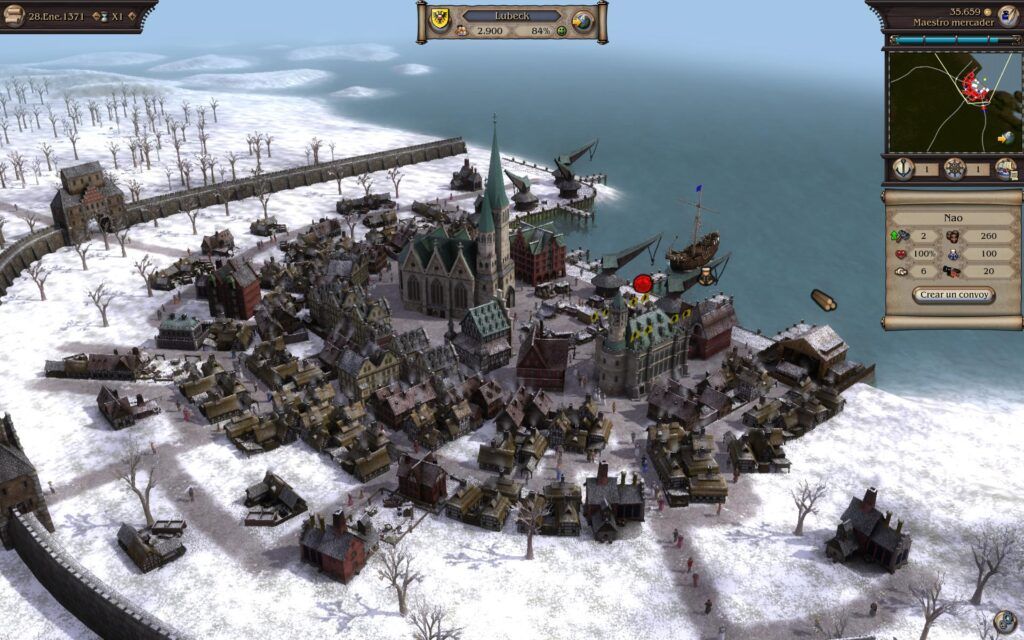1024x640 pixels.
Task: Open the ship and document trade icon
Action: point(1005,169)
